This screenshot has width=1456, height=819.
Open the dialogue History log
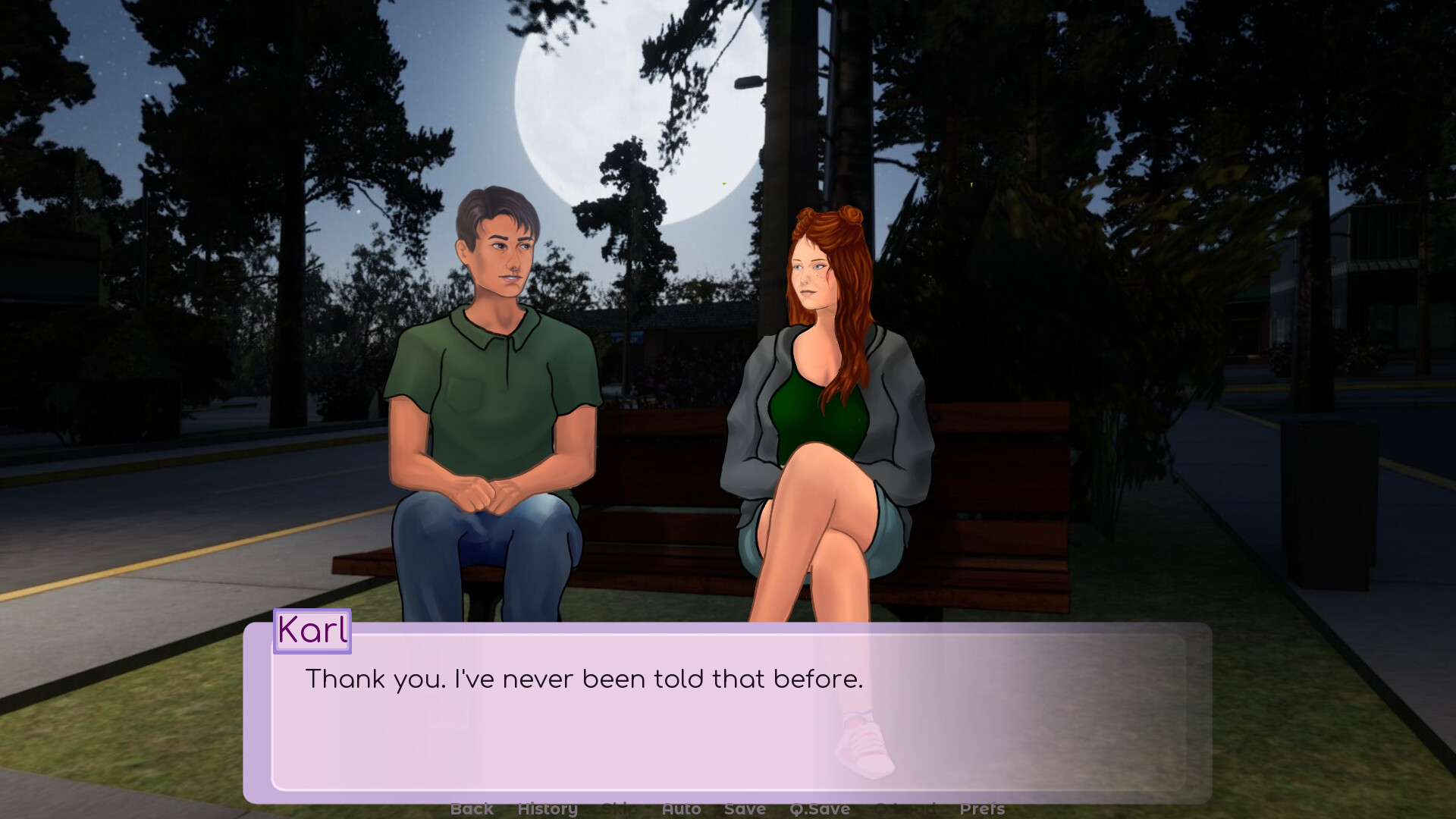tap(548, 809)
